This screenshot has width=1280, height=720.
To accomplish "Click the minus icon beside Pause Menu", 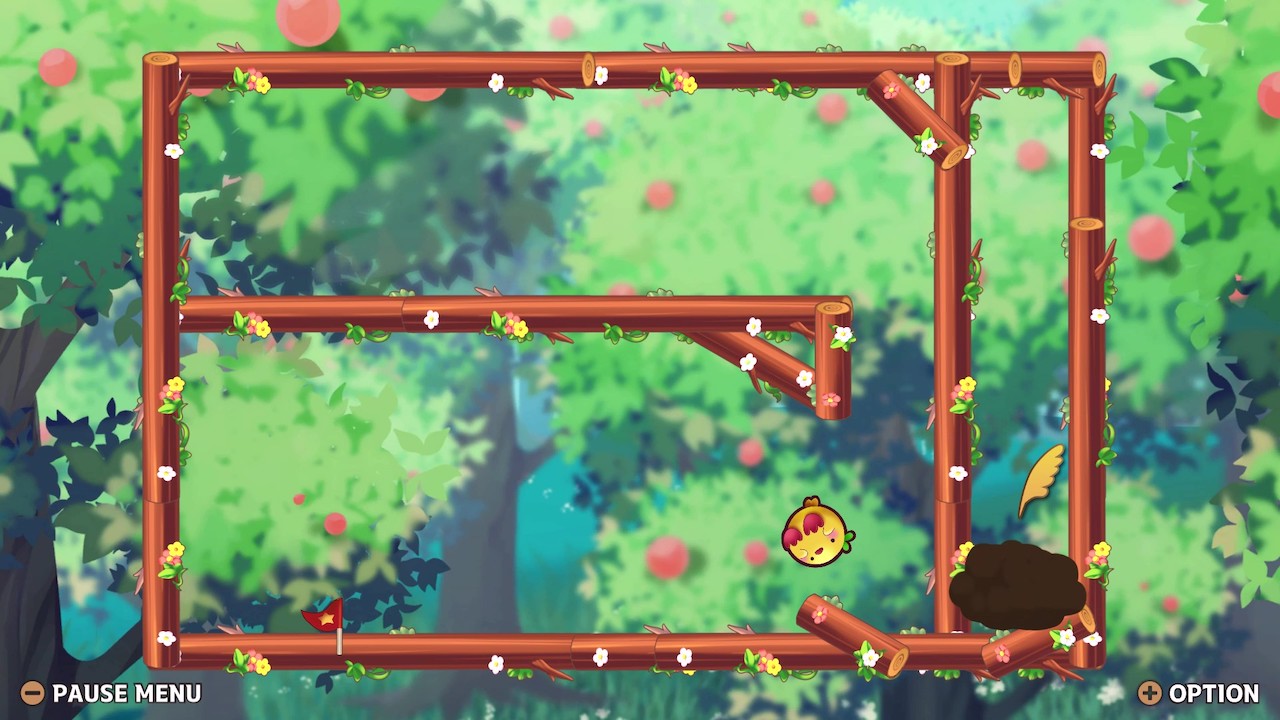I will [x=33, y=693].
